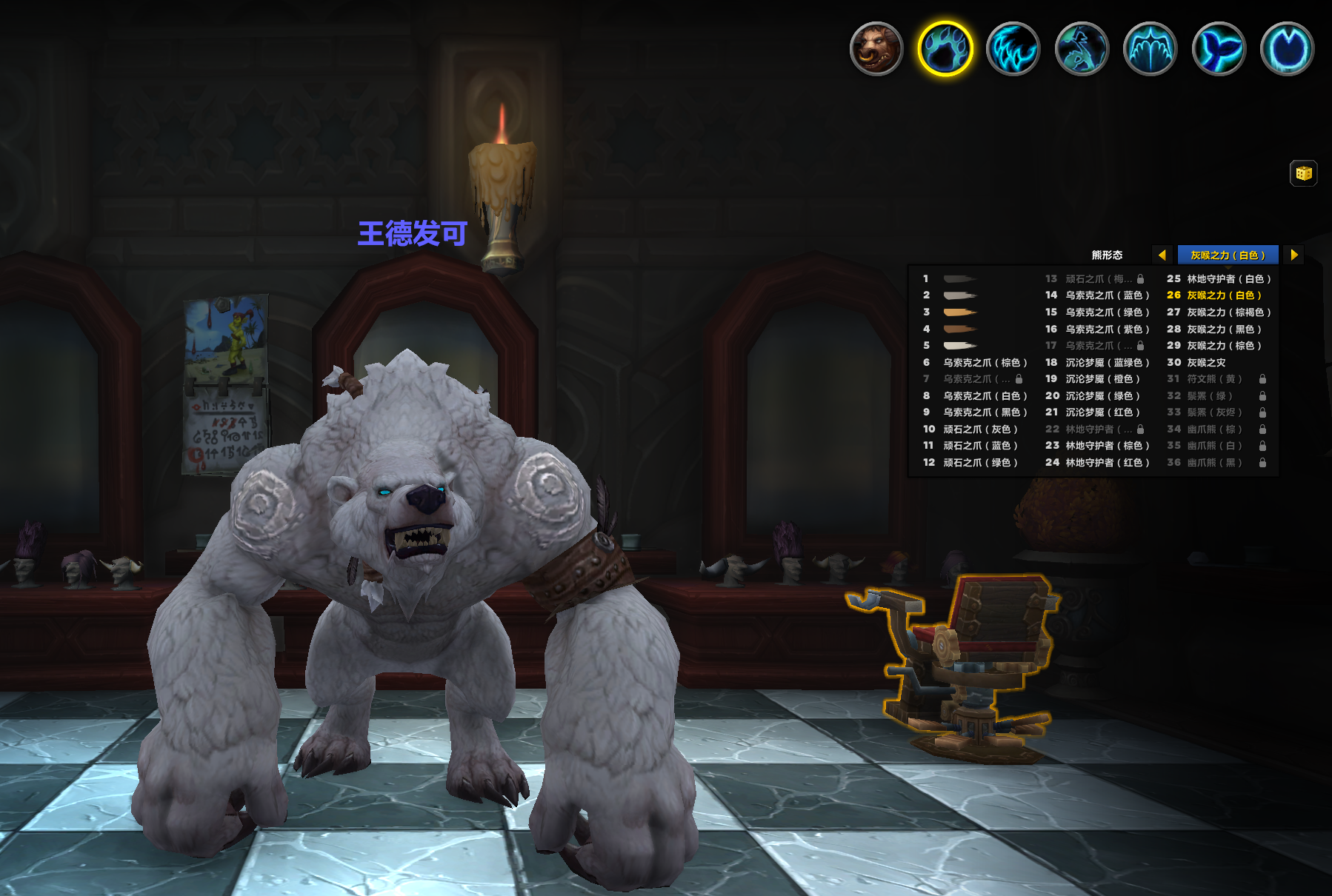The image size is (1332, 896).
Task: Choose the cat claw swipe form icon
Action: click(1013, 49)
